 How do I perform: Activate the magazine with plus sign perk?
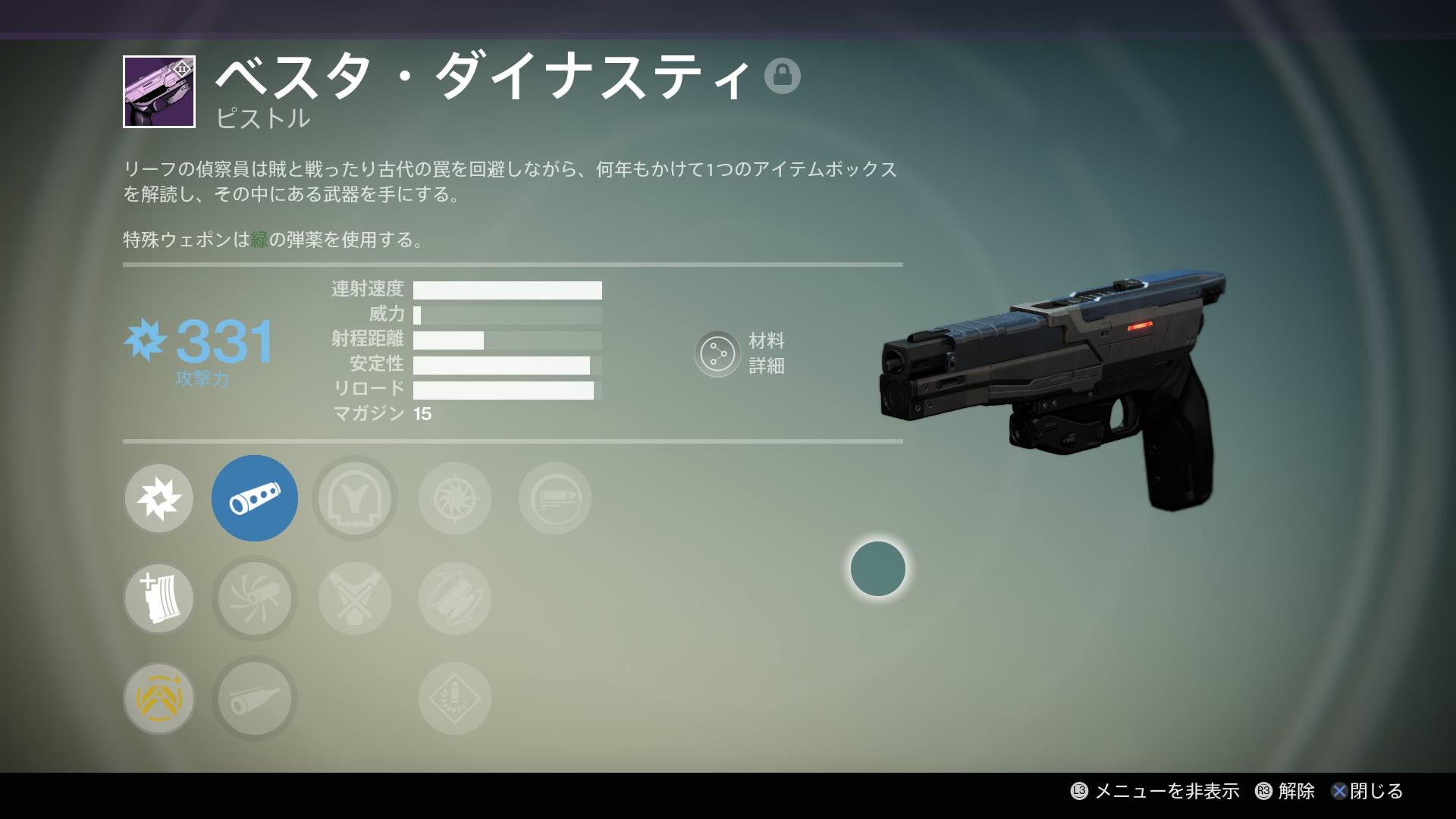(159, 598)
